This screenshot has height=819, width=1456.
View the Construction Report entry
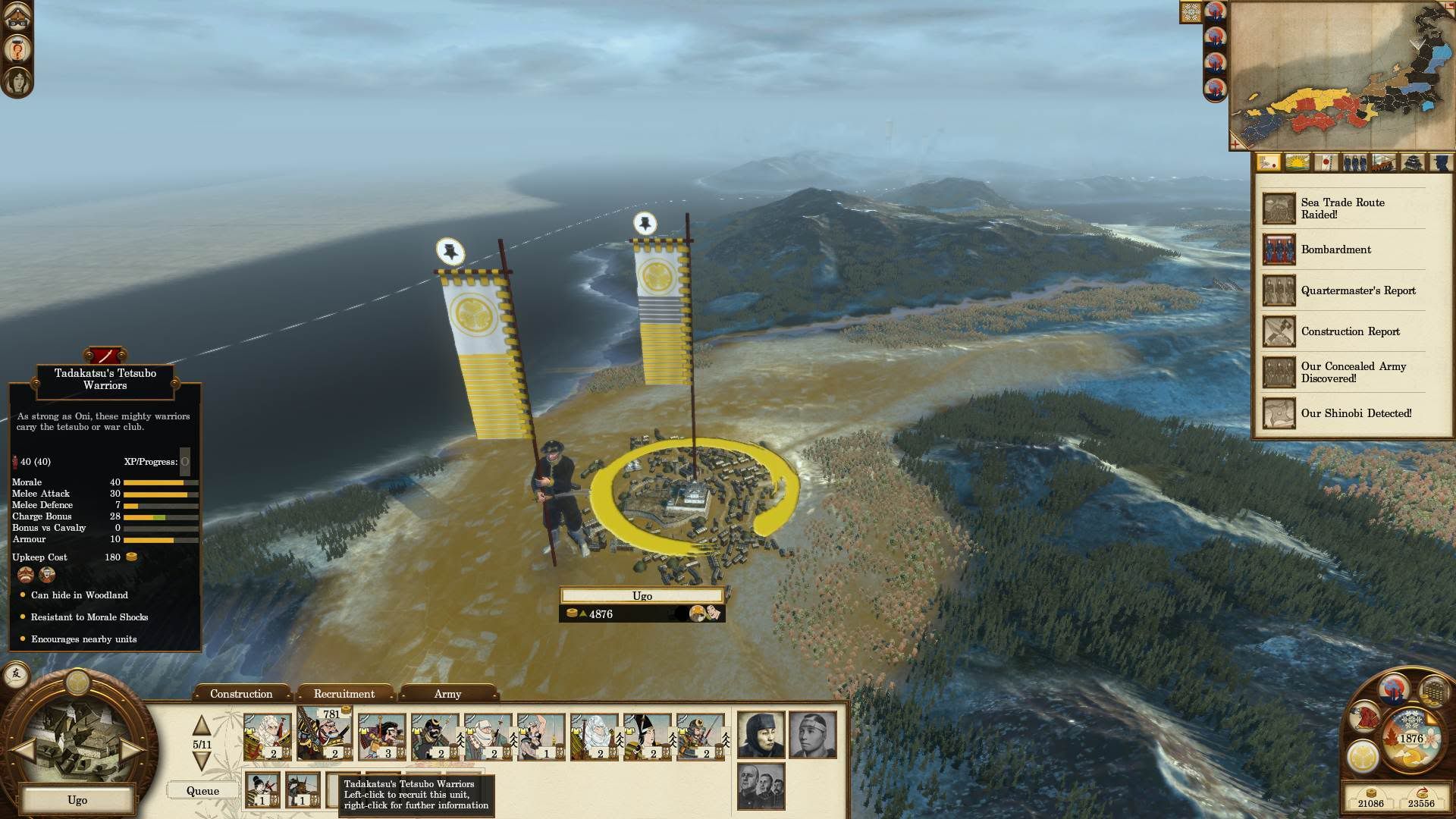click(1350, 331)
